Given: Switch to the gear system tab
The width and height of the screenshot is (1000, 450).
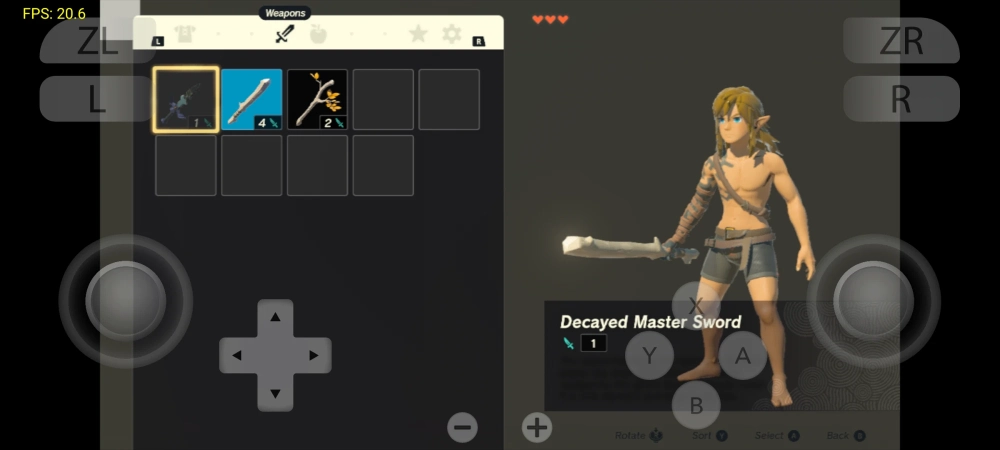Looking at the screenshot, I should pos(452,35).
